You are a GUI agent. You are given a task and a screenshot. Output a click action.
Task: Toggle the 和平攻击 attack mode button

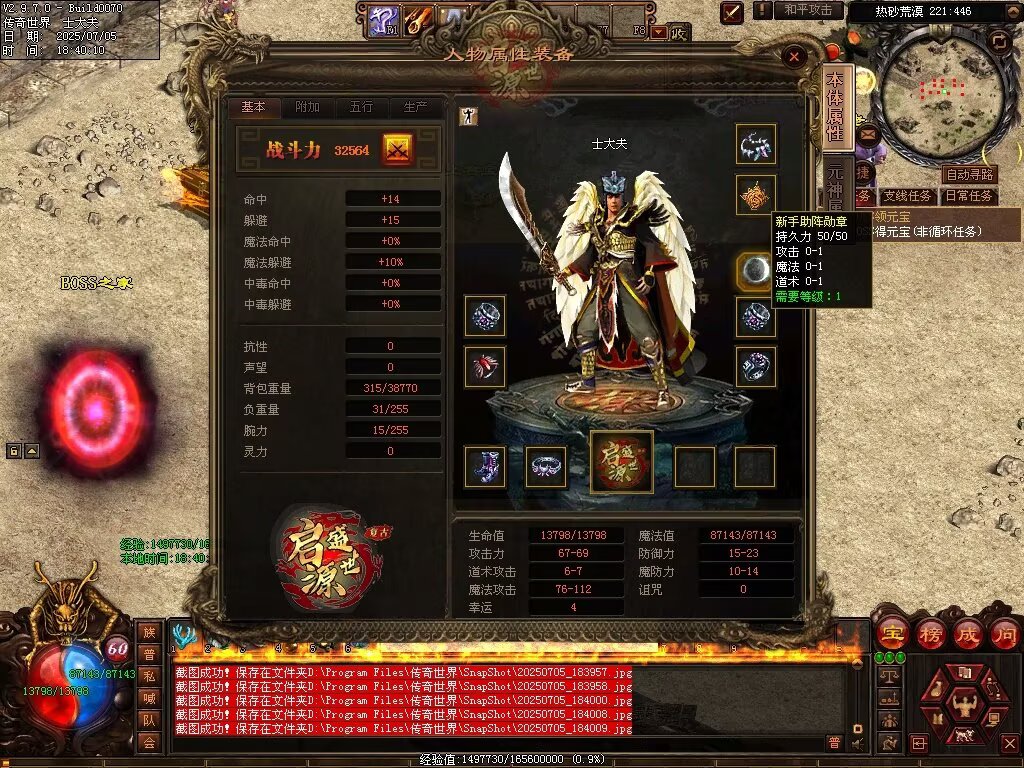(x=808, y=10)
